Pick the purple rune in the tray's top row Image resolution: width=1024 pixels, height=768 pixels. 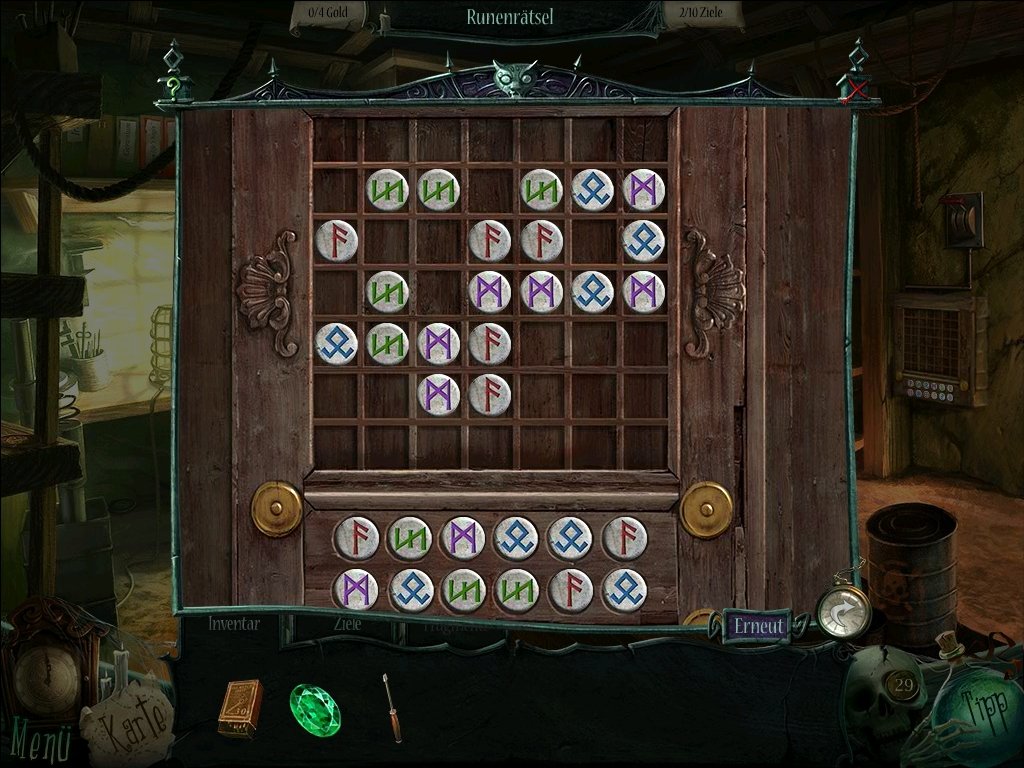click(x=462, y=538)
